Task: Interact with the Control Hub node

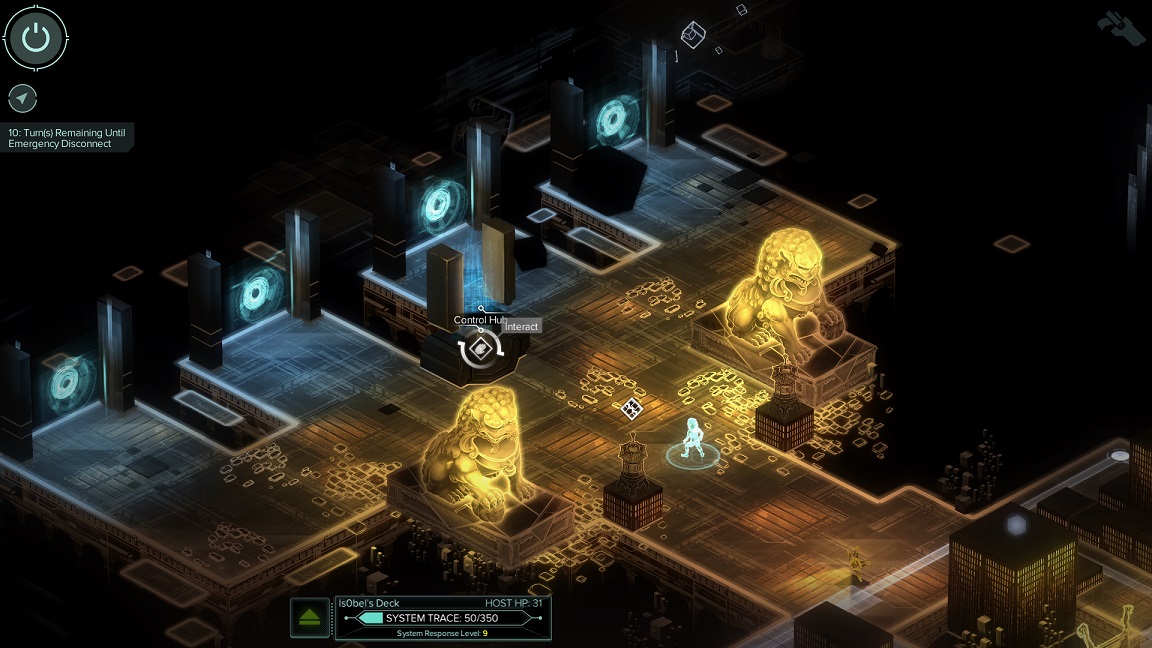Action: tap(481, 349)
